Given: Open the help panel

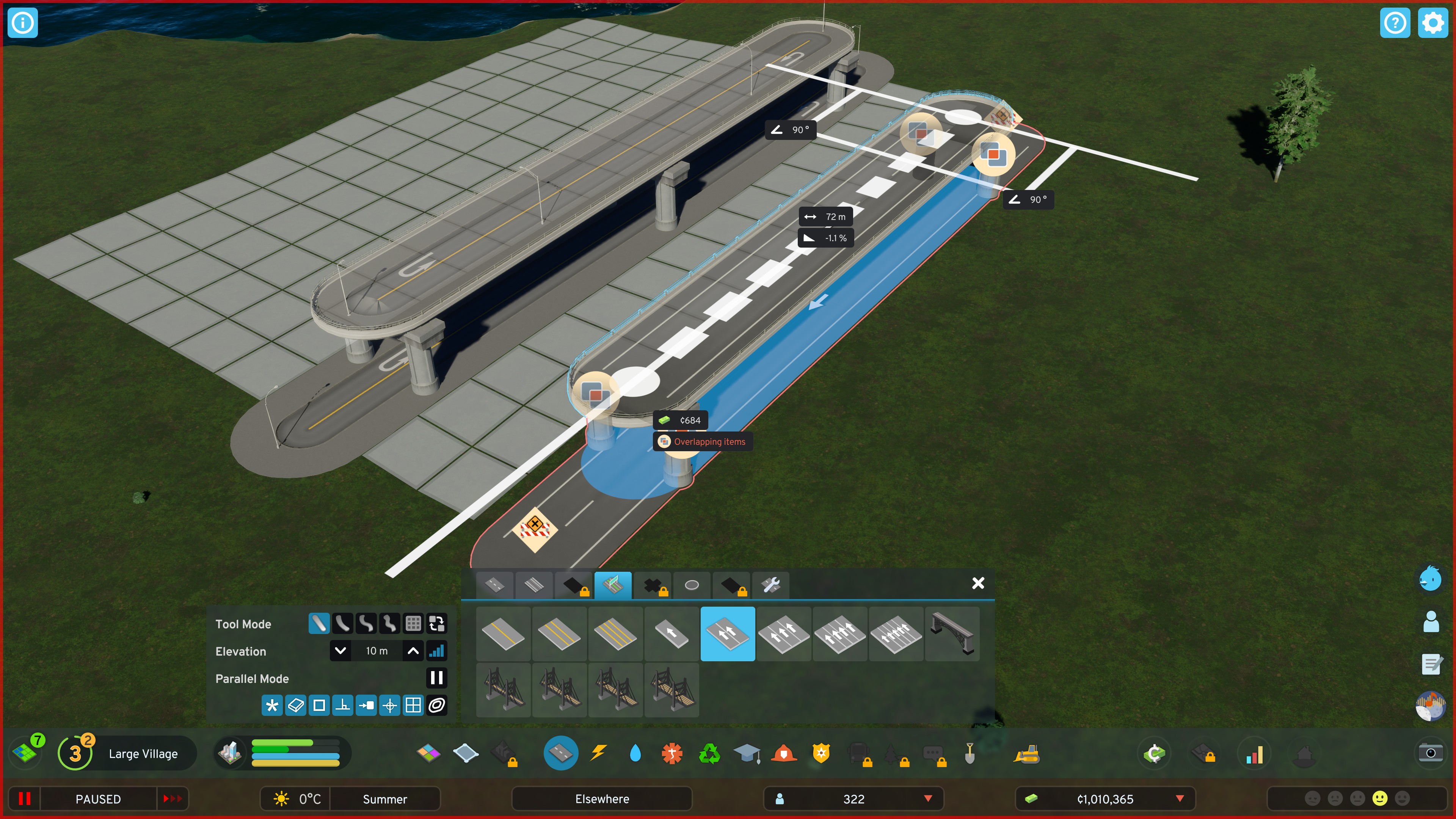Looking at the screenshot, I should tap(1395, 23).
